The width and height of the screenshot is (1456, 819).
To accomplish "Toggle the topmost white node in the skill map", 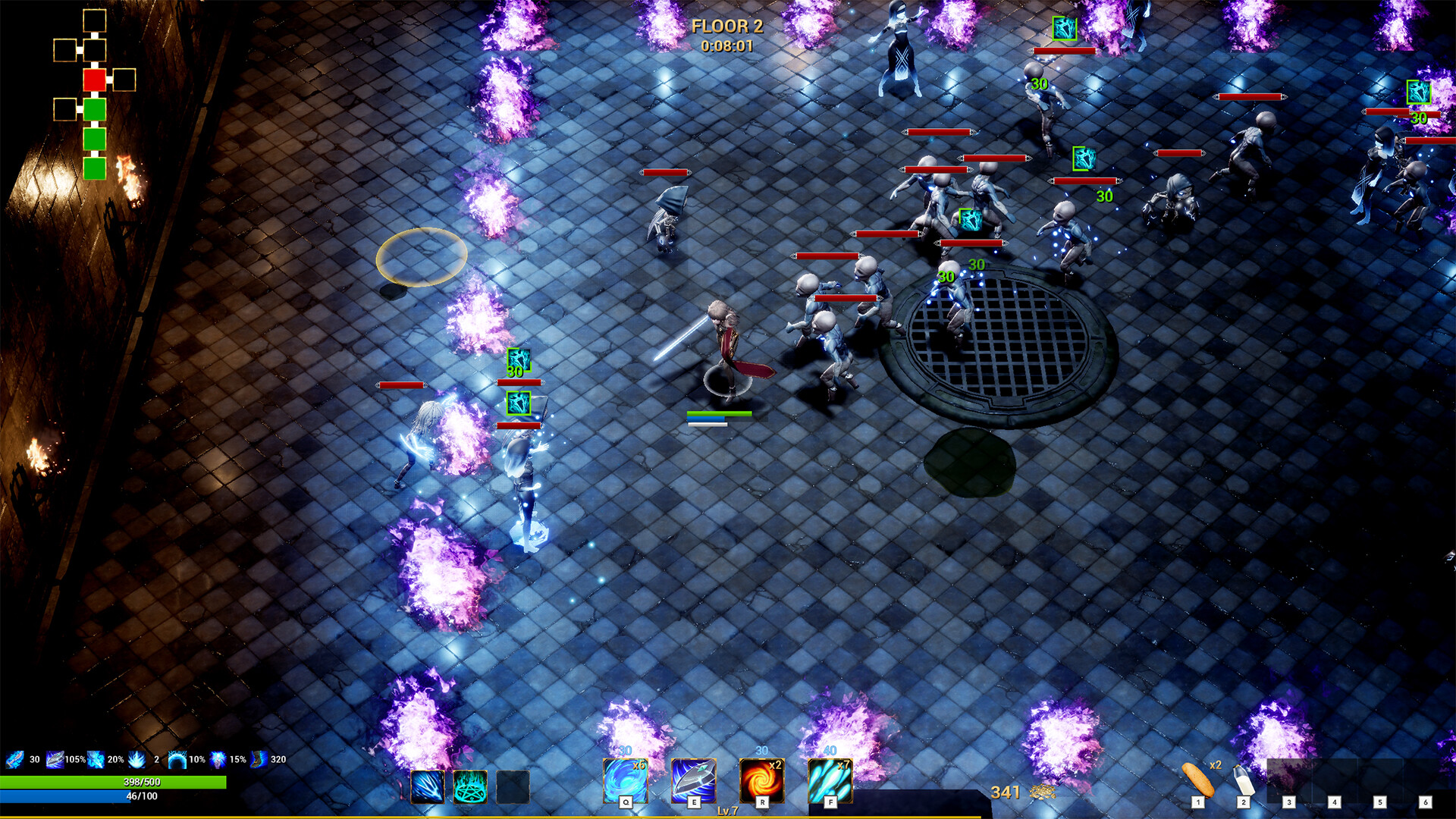I will pos(95,20).
